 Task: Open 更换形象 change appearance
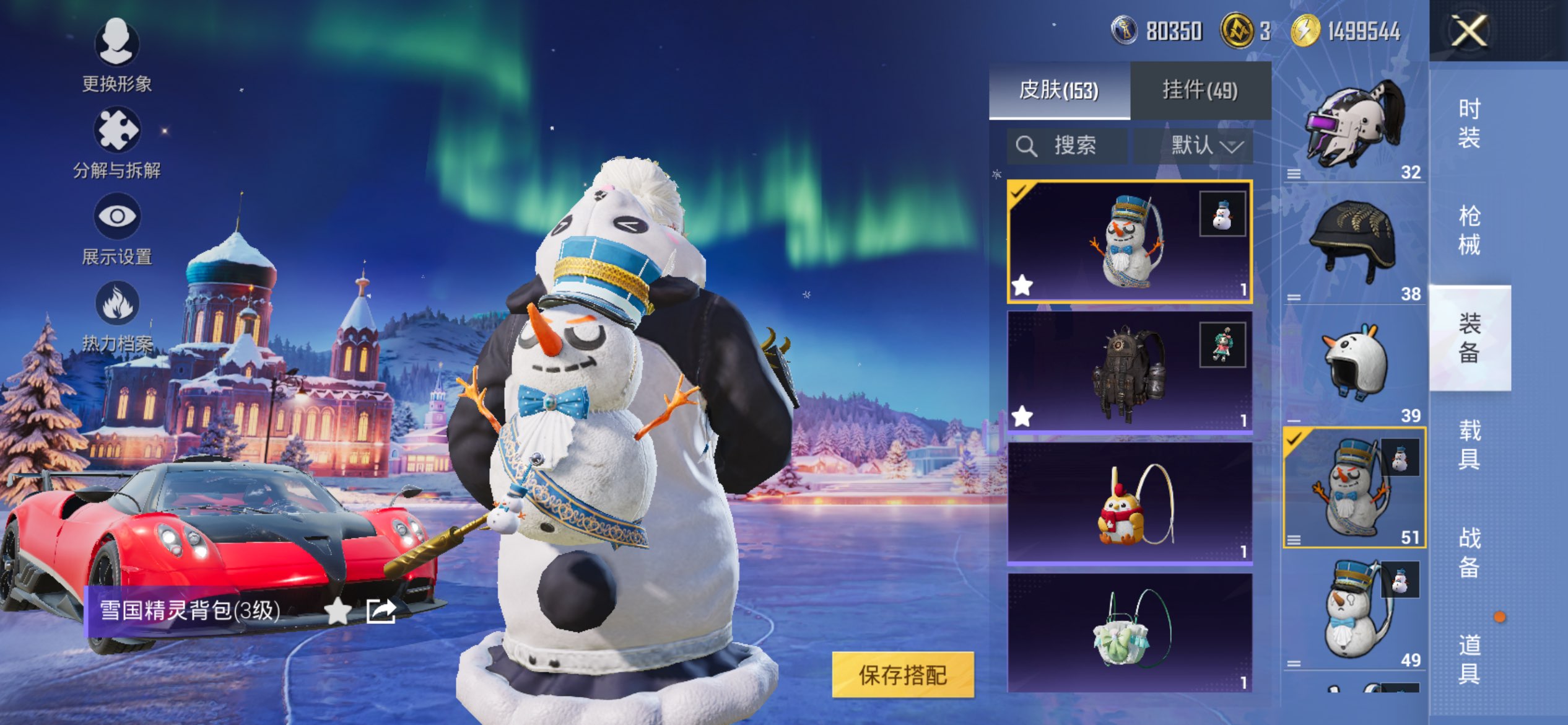coord(116,55)
